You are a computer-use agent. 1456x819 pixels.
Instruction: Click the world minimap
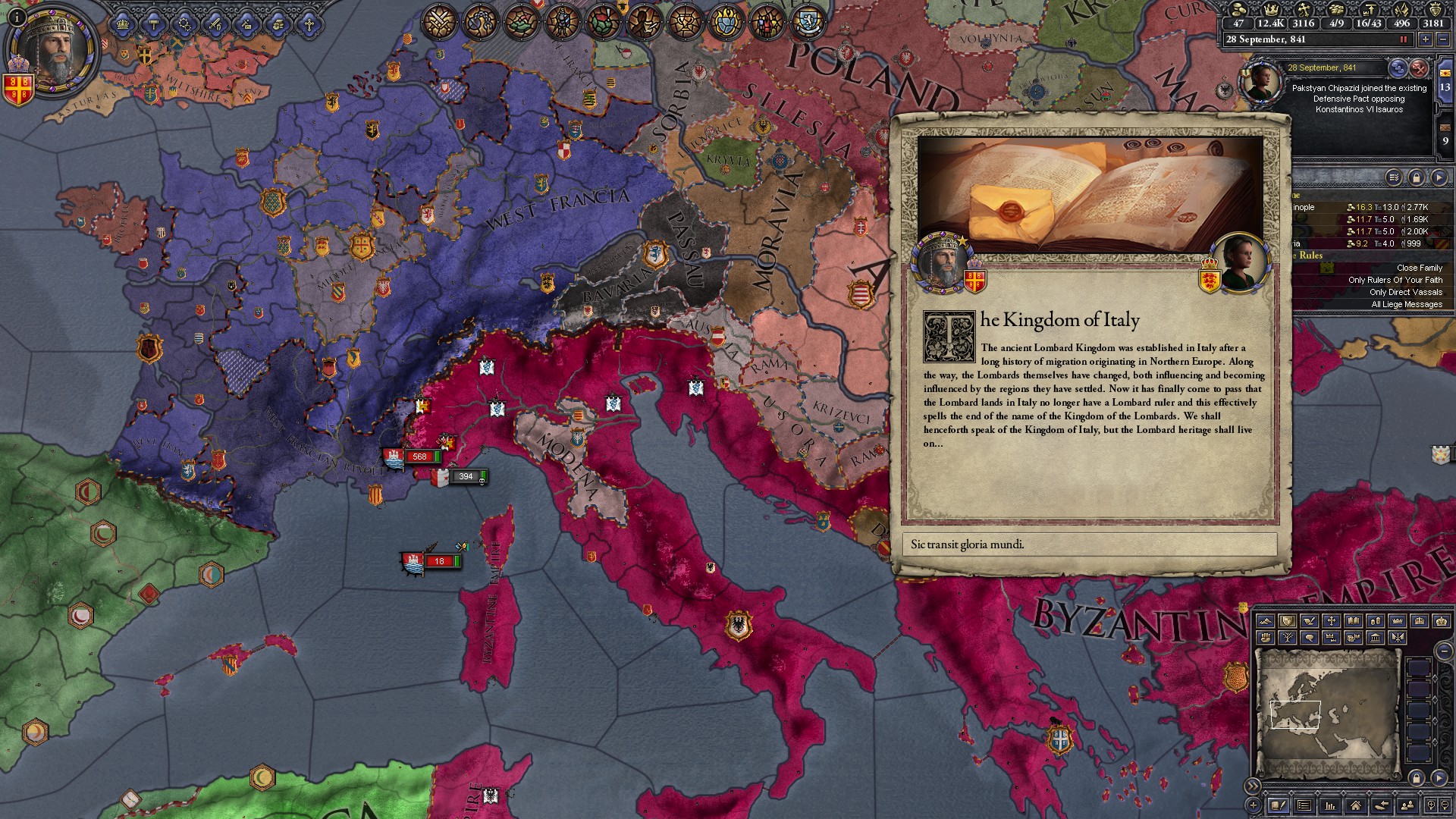point(1327,713)
